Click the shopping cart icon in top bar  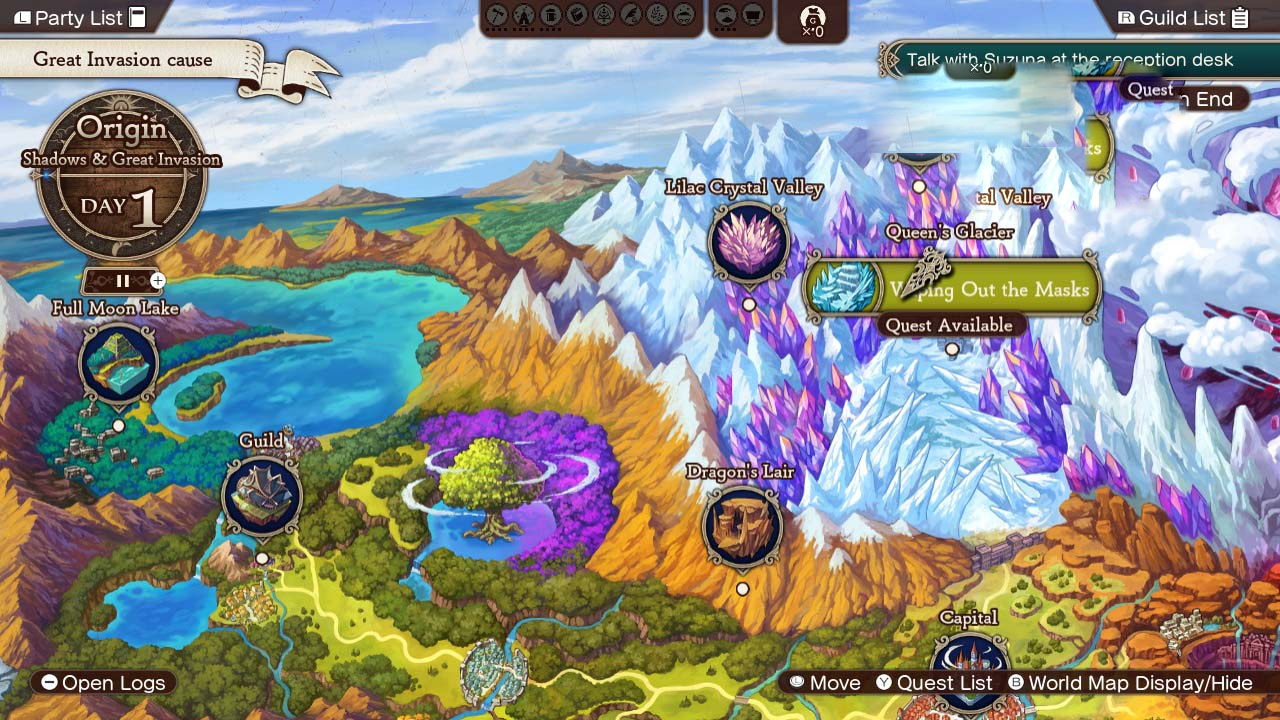point(753,15)
